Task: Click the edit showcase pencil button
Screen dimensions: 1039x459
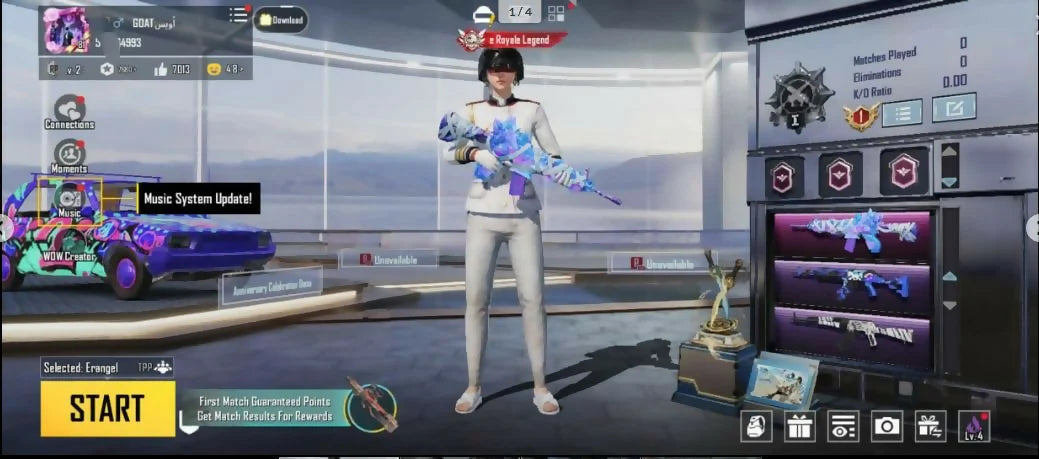Action: click(x=953, y=108)
